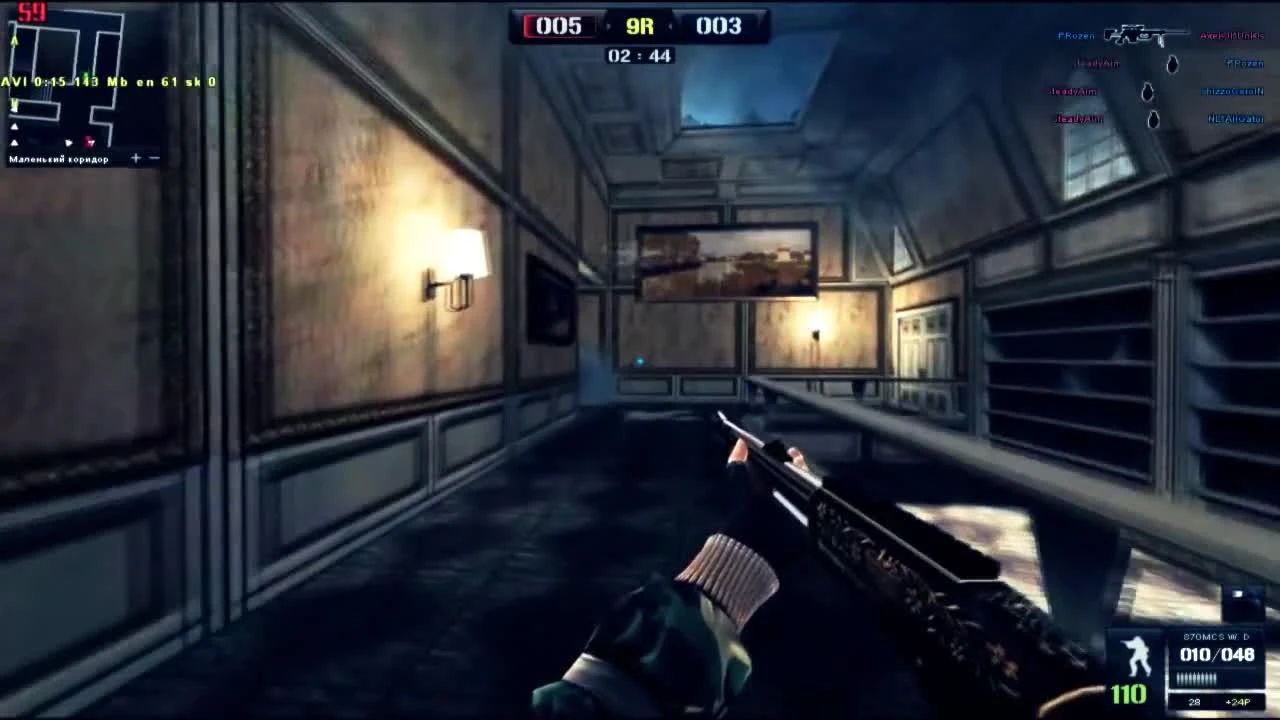The image size is (1280, 720).
Task: Select the first headshot icon in the killfeed
Action: click(1171, 64)
